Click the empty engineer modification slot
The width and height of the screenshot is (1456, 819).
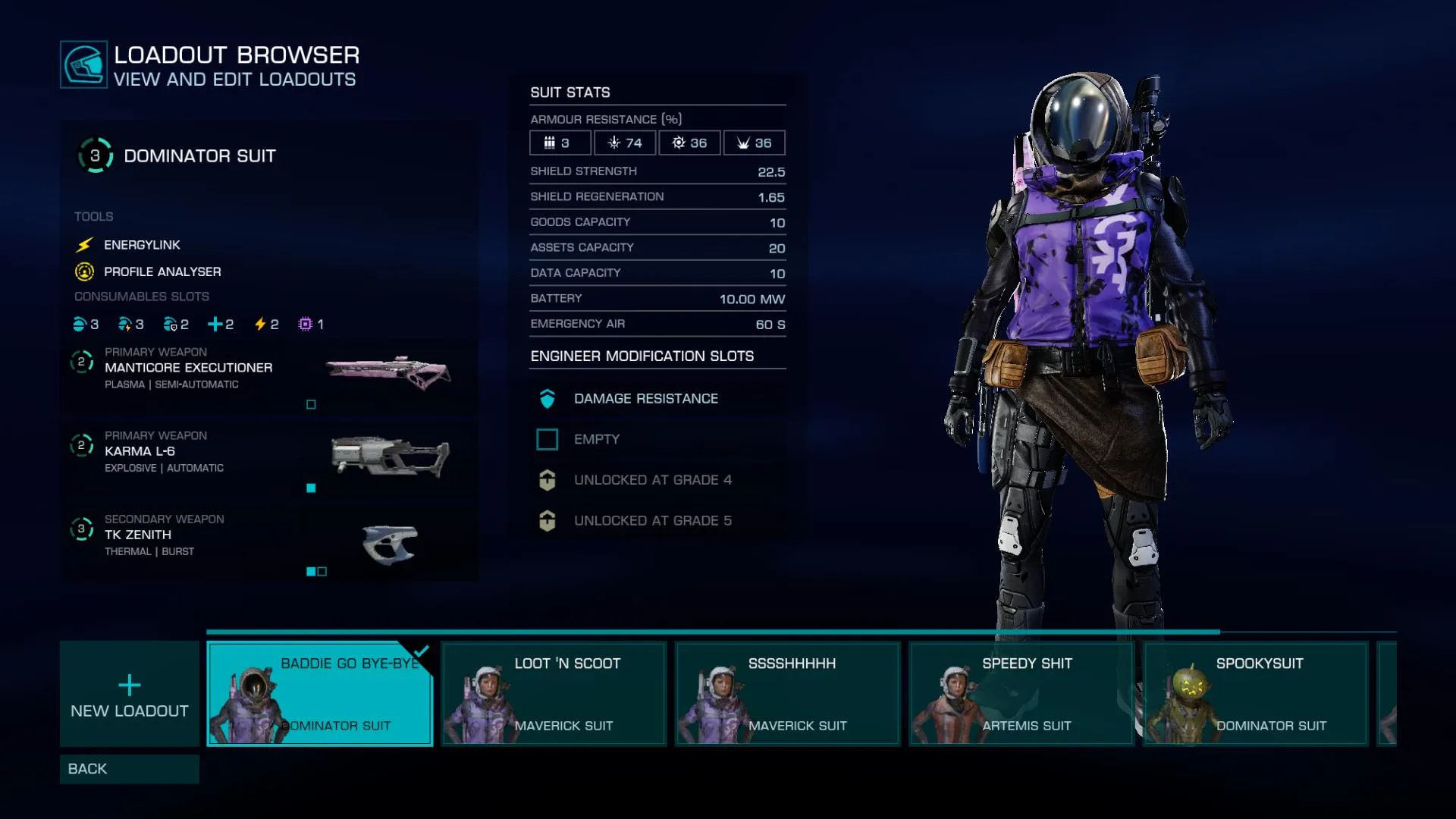657,439
